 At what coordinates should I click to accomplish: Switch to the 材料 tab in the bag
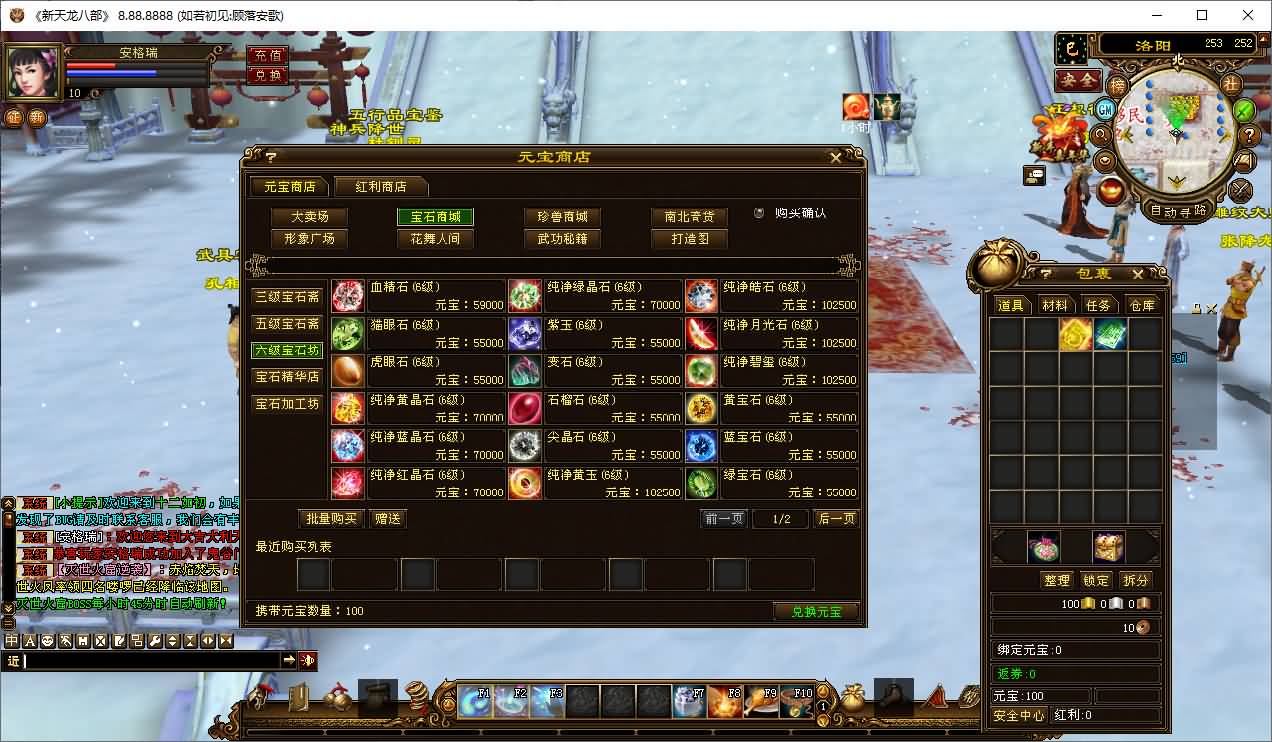click(x=1054, y=305)
